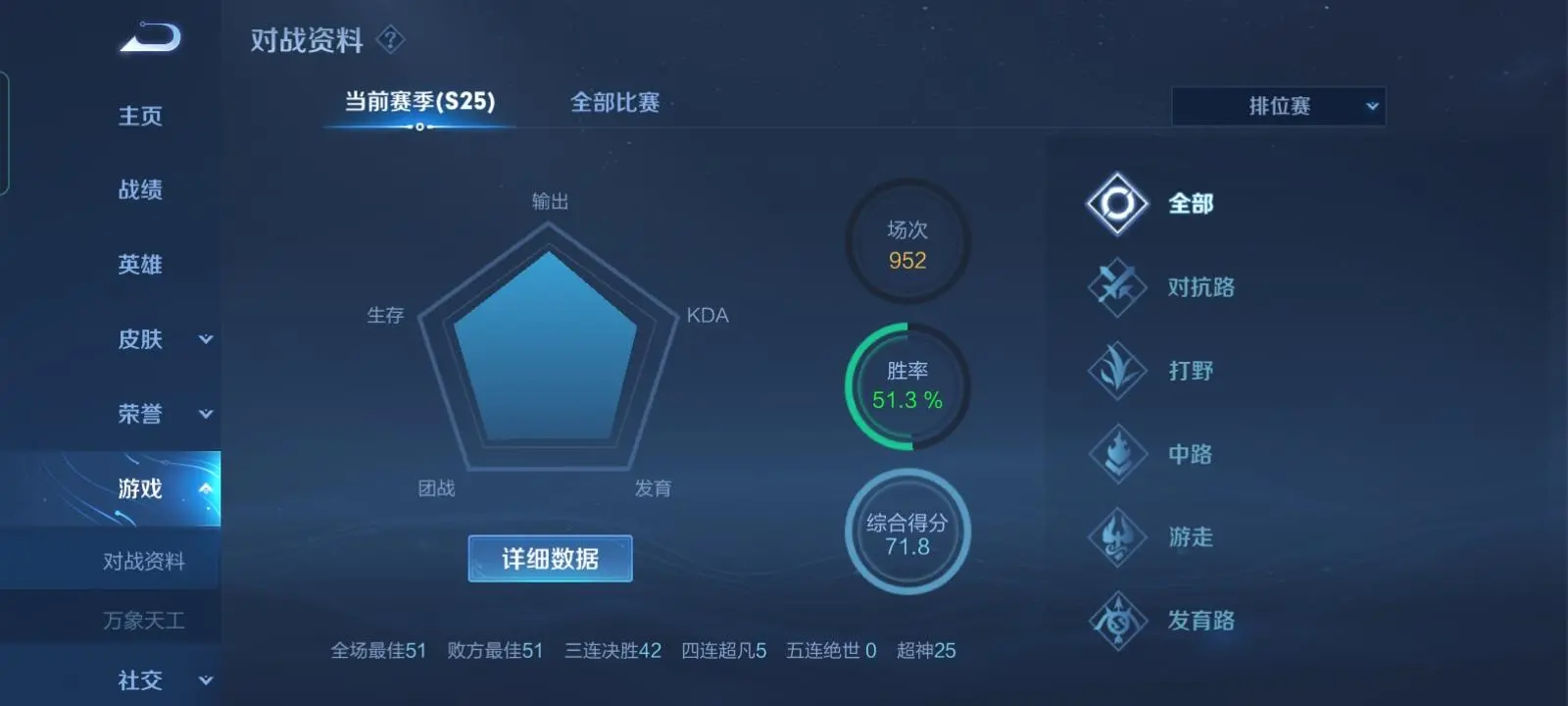Select the 对抗路 lane filter icon
Screen dimensions: 1568x706
1117,287
